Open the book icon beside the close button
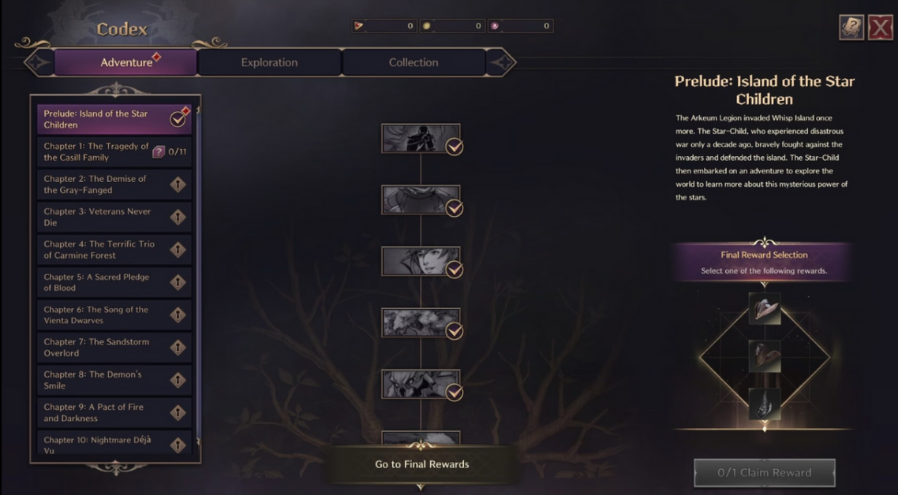Image resolution: width=900 pixels, height=495 pixels. [x=851, y=28]
